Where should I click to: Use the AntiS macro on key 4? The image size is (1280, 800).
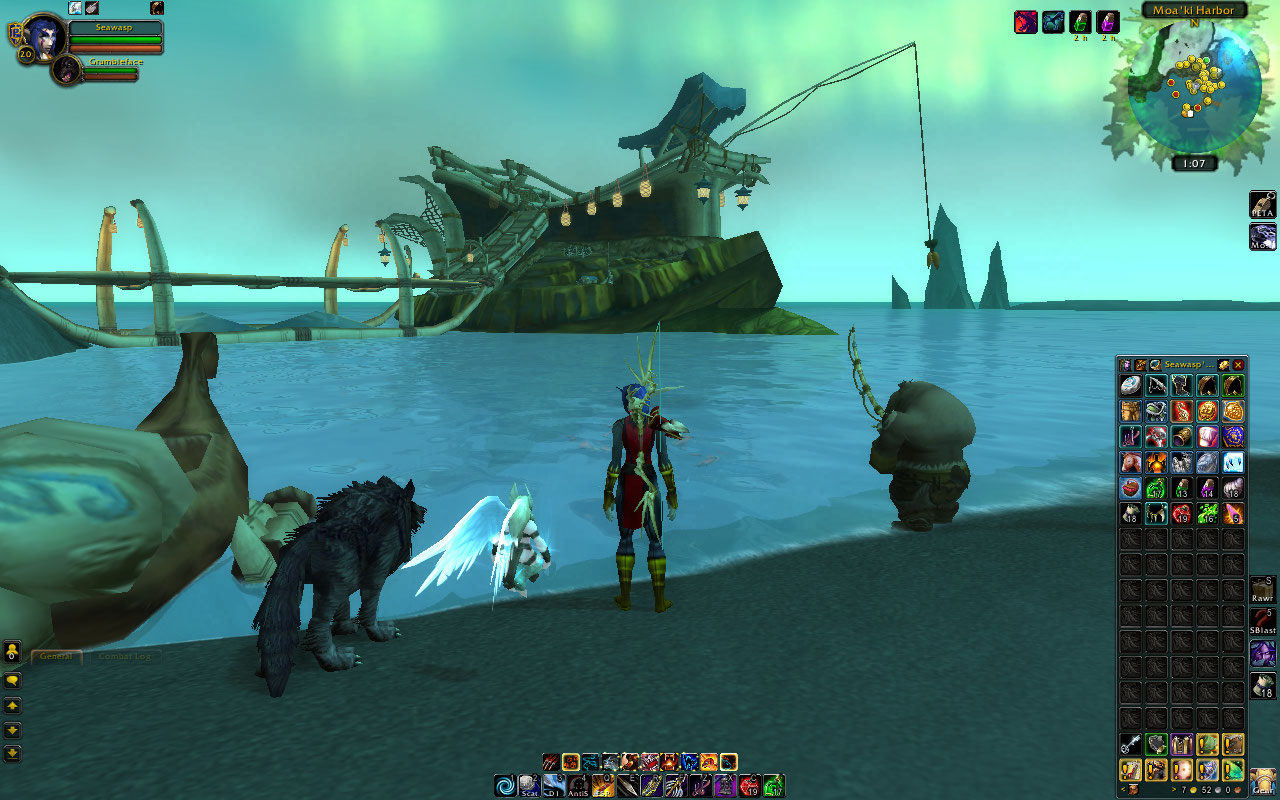point(578,786)
